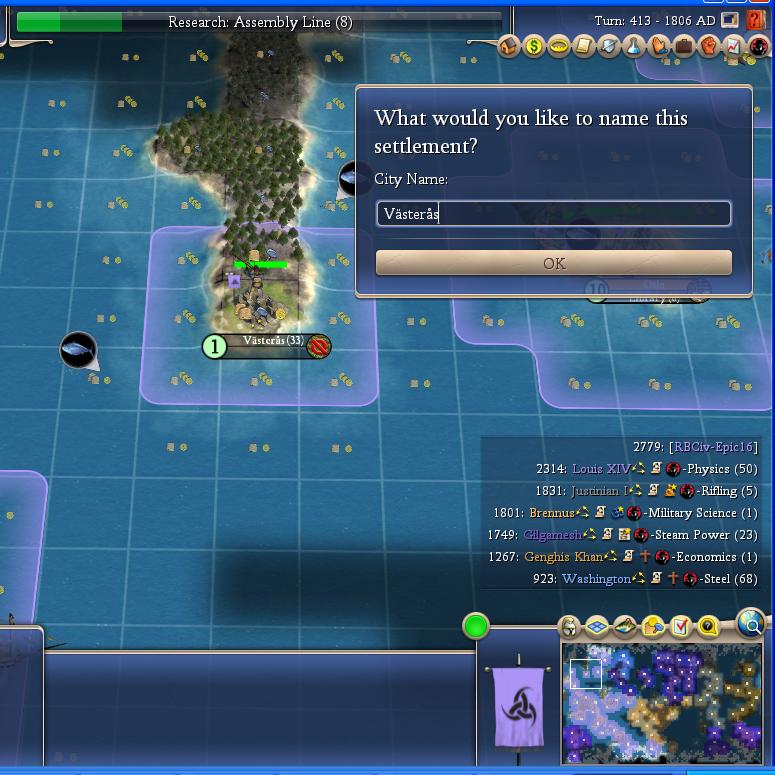The width and height of the screenshot is (775, 775).
Task: Open the Military Advisor shield icon
Action: pyautogui.click(x=609, y=46)
